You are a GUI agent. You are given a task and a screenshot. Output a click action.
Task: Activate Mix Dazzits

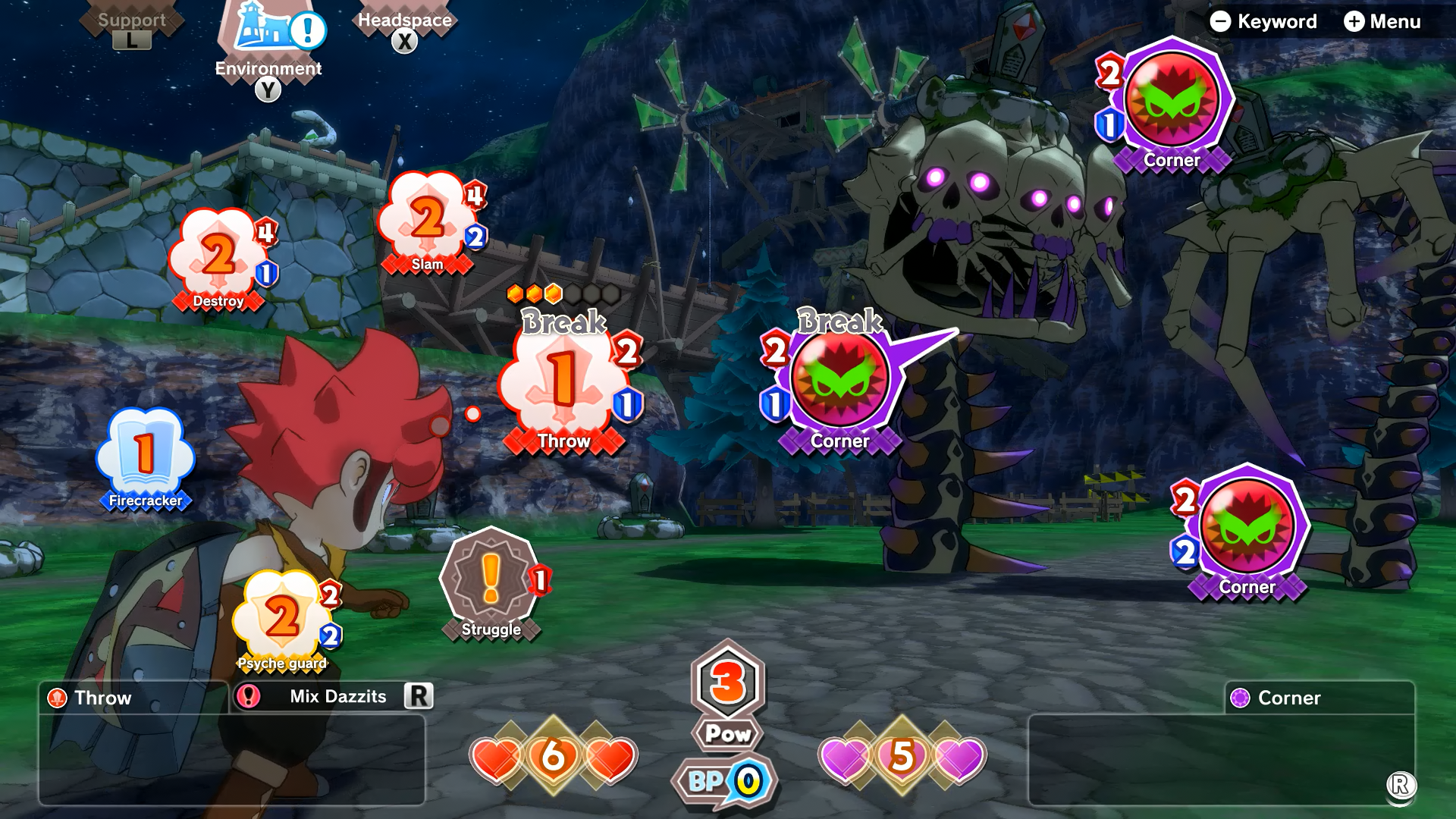pos(334,696)
